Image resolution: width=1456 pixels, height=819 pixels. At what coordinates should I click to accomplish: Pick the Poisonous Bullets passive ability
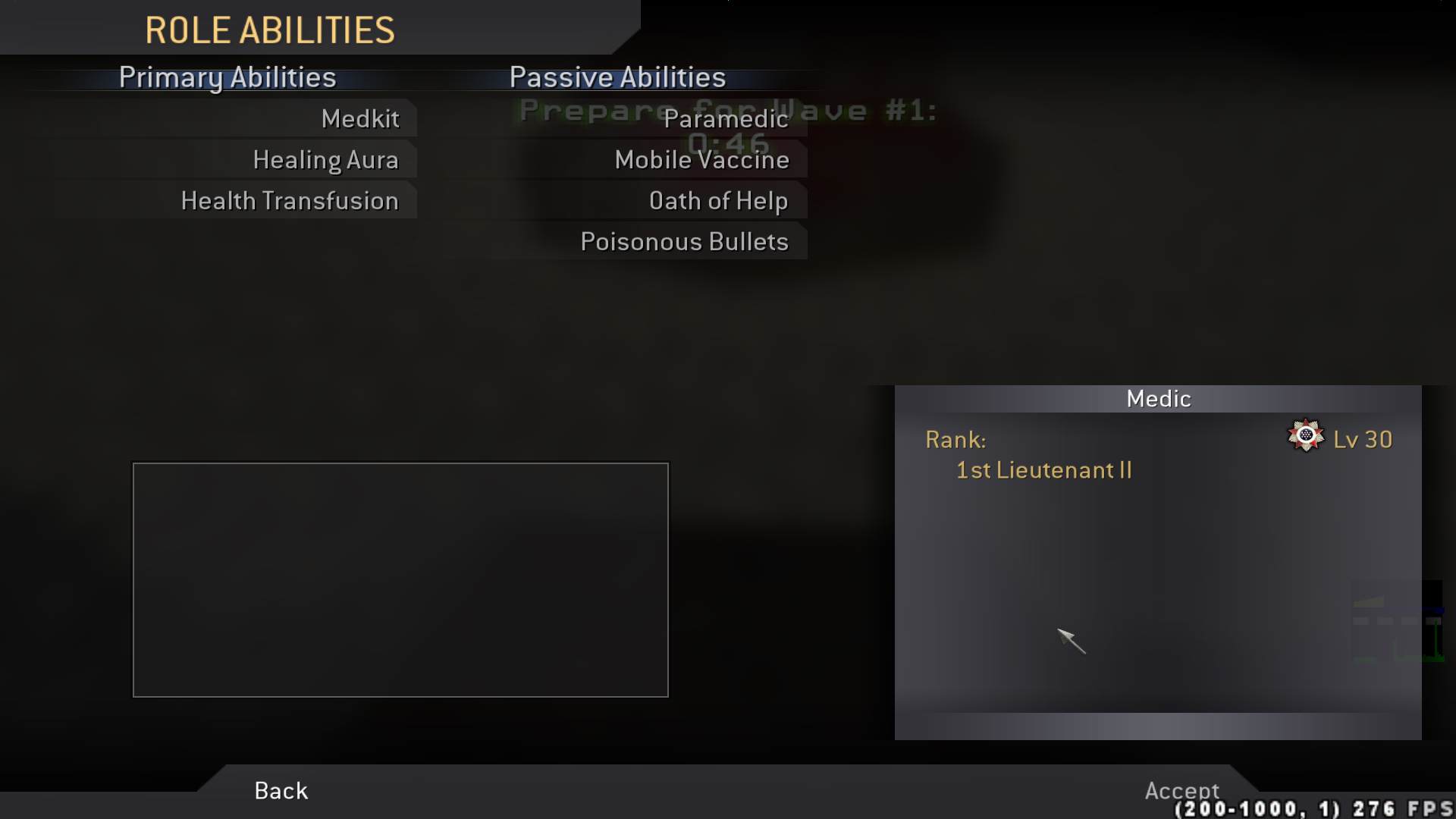[x=684, y=241]
